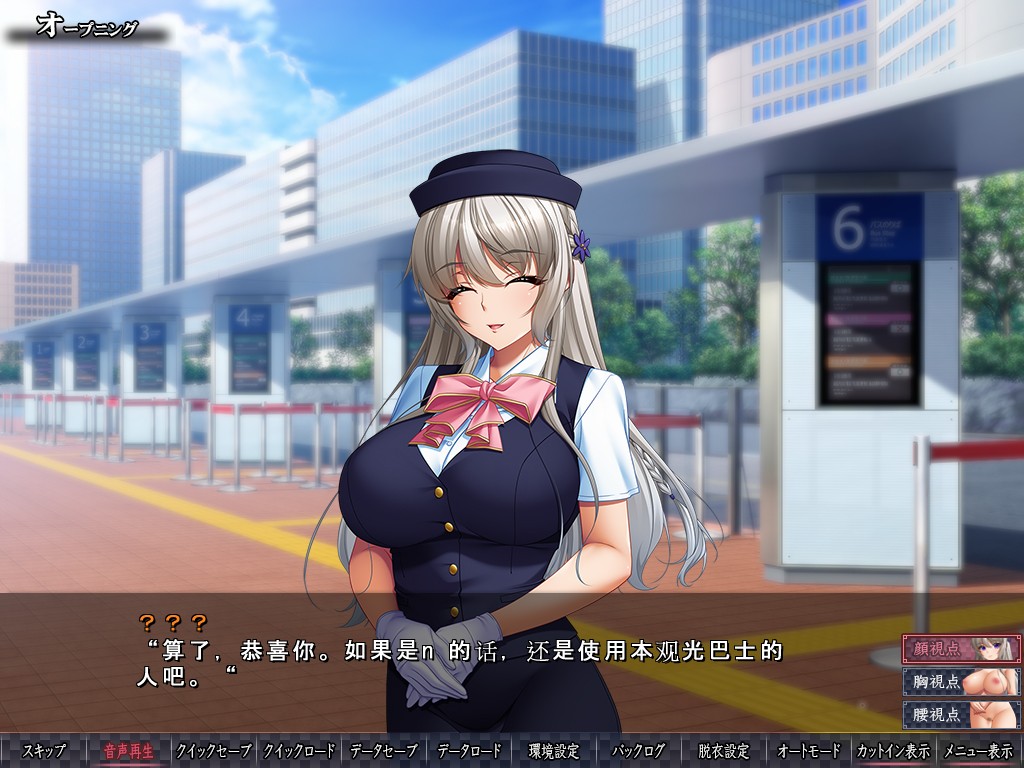Switch to 腰視点 view
The image size is (1024, 768).
(x=961, y=714)
